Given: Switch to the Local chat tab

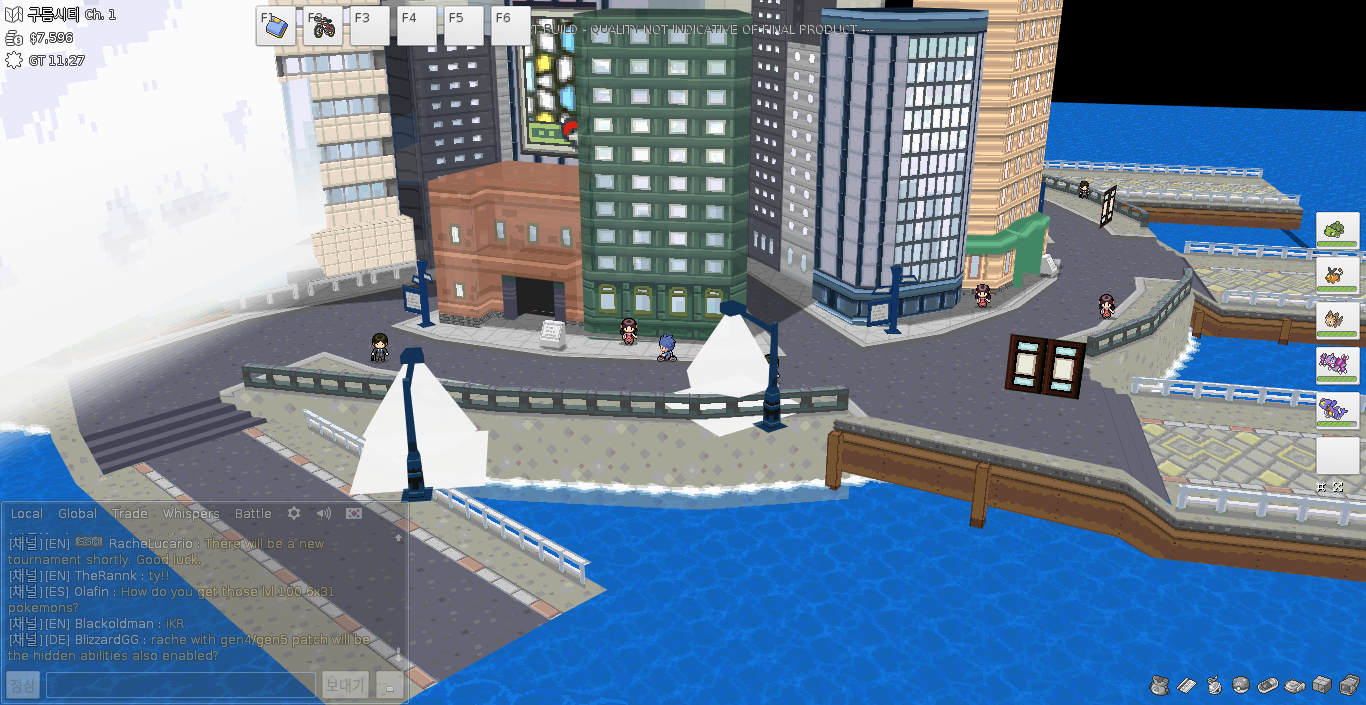Looking at the screenshot, I should click(x=27, y=514).
